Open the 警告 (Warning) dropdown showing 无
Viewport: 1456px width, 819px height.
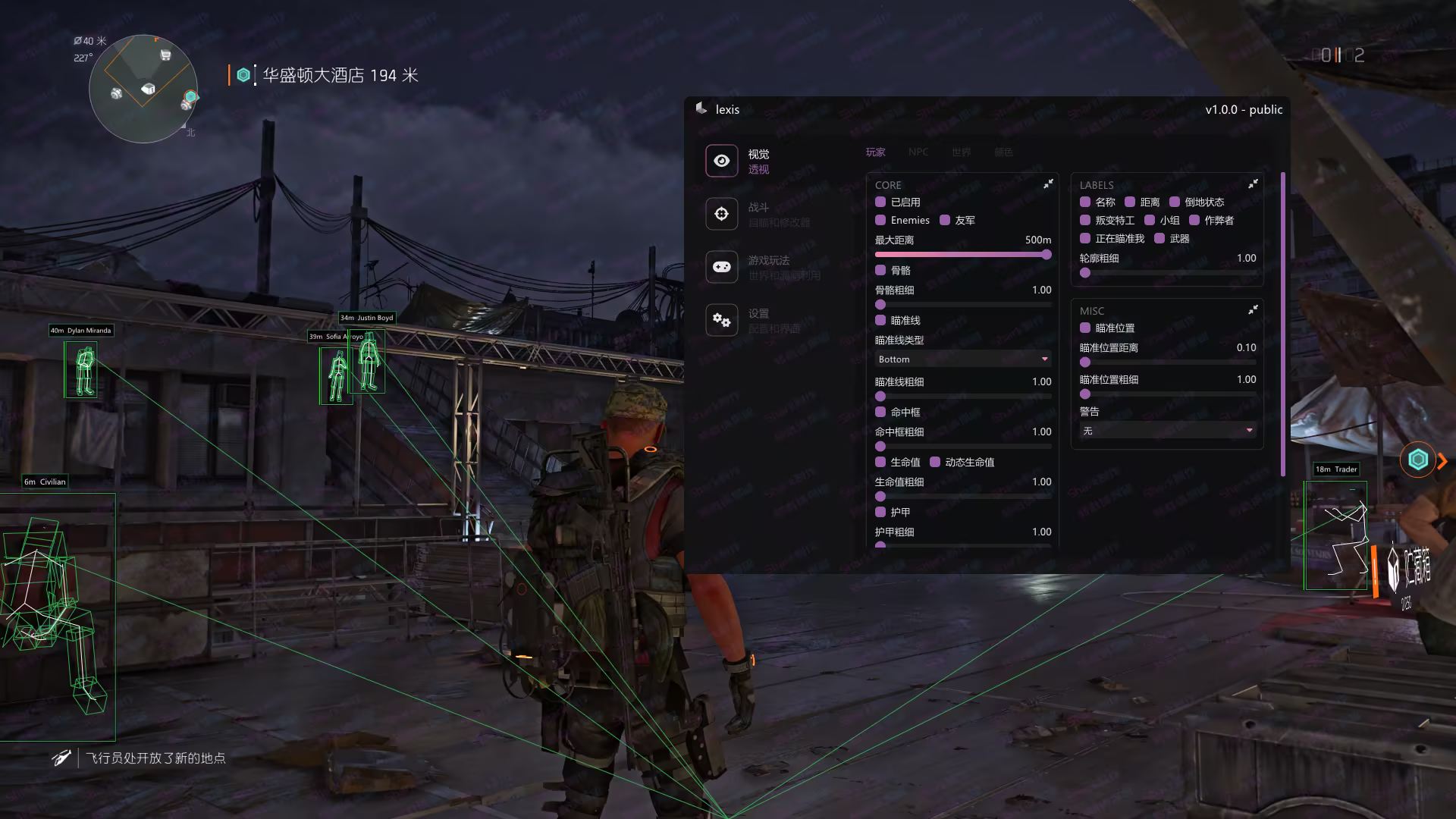tap(1167, 431)
